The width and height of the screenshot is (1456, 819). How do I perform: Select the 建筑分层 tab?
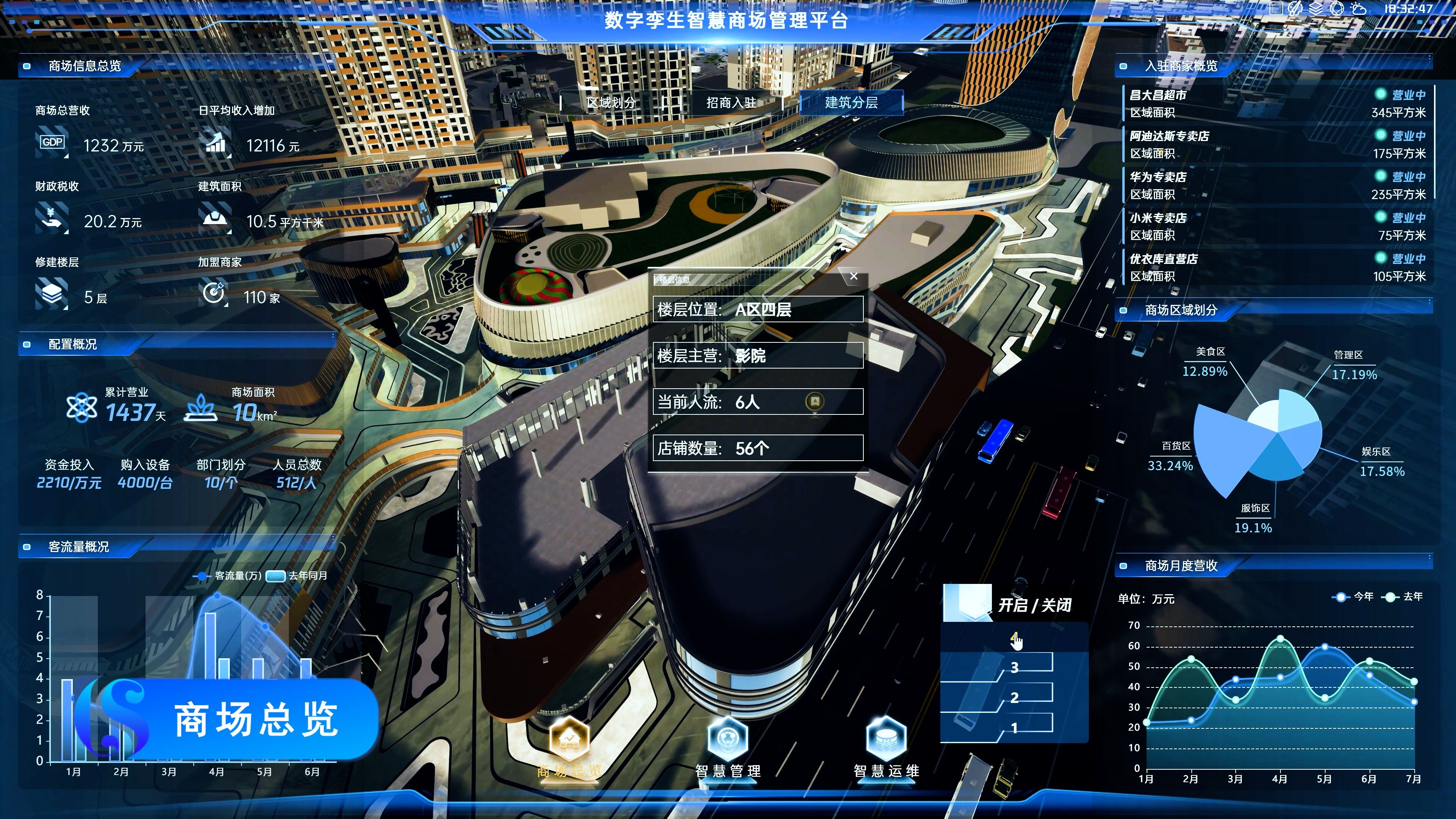pyautogui.click(x=851, y=103)
